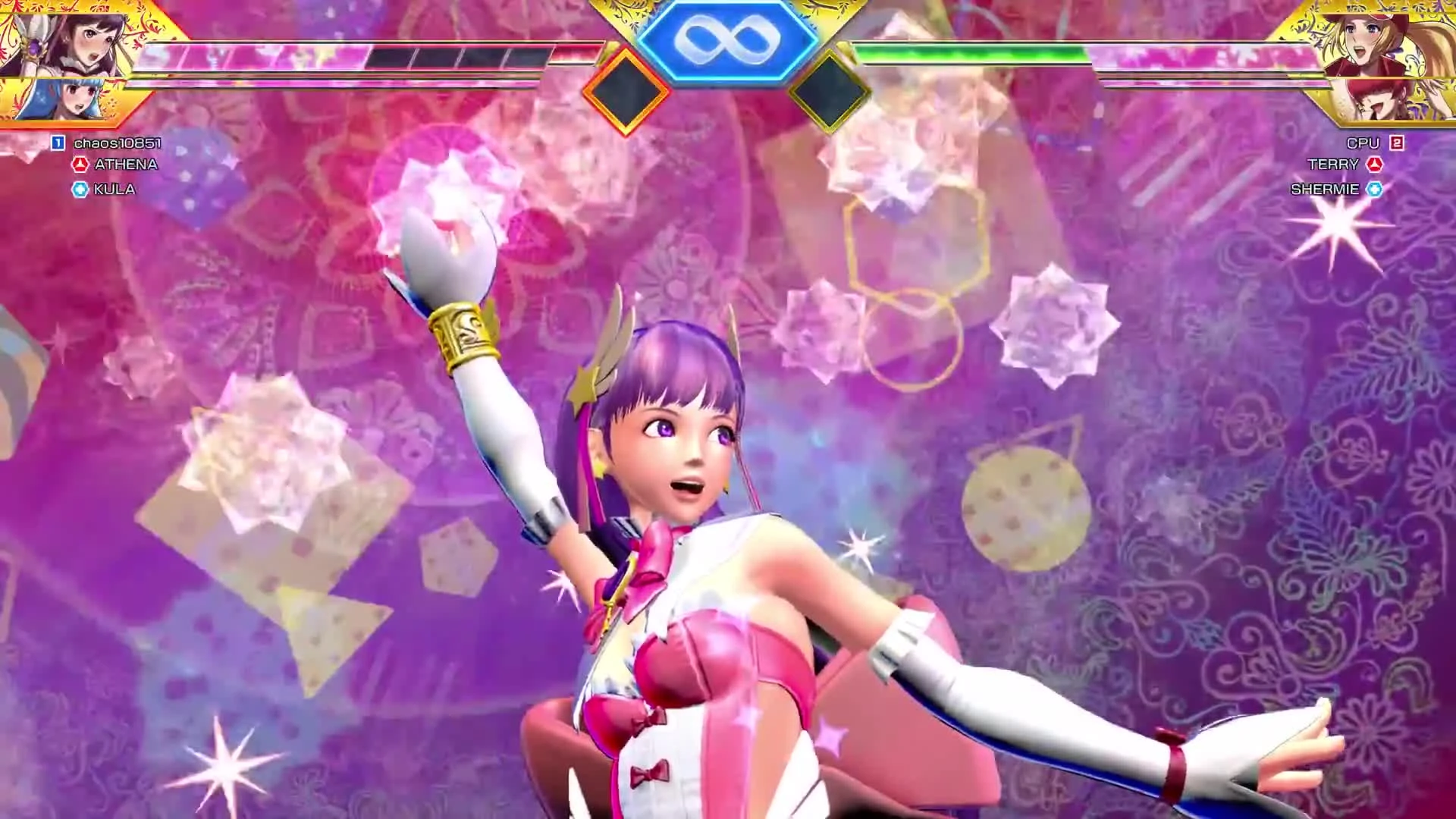Select the CPU label on the right side
This screenshot has width=1456, height=819.
point(1361,142)
